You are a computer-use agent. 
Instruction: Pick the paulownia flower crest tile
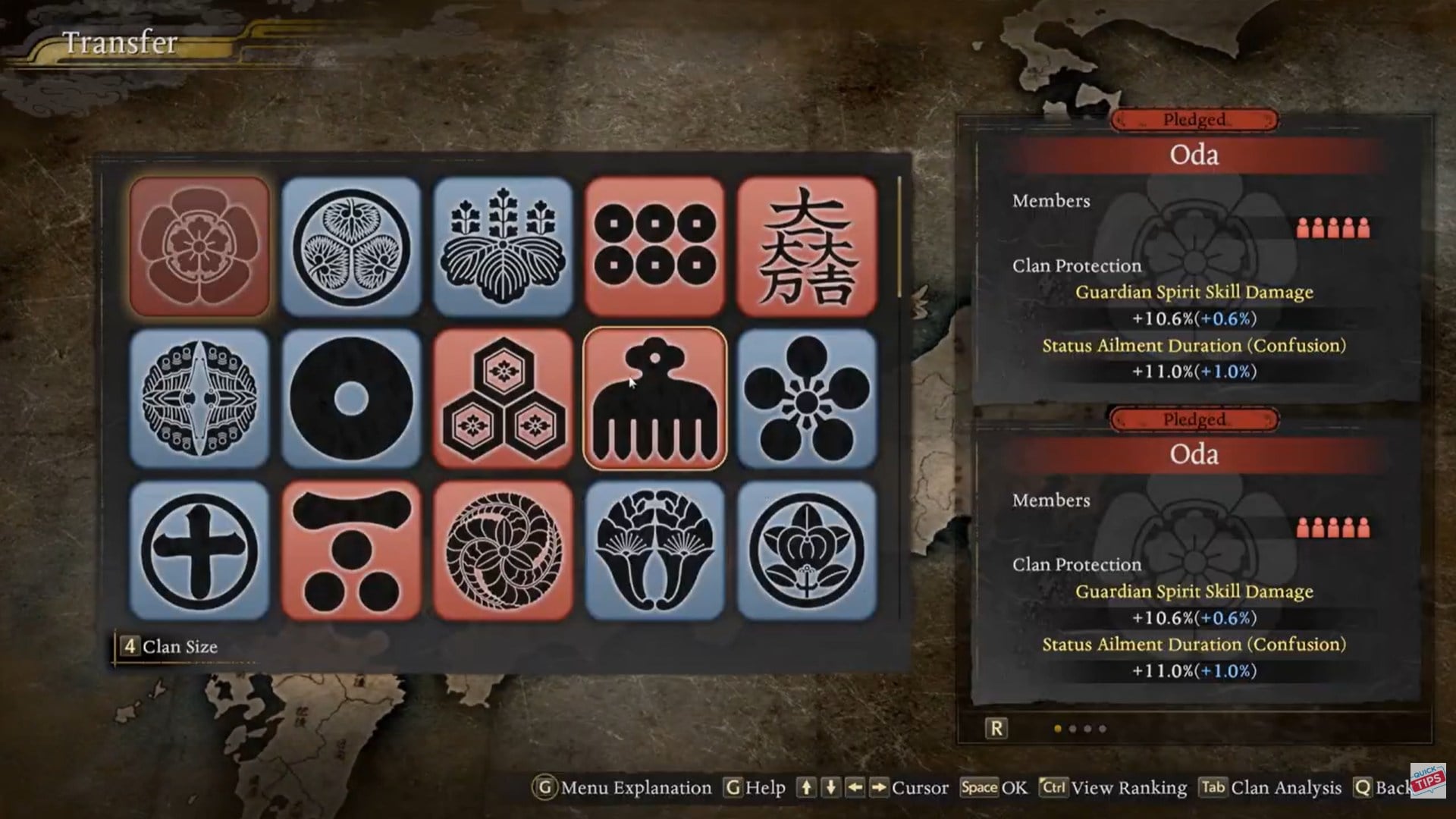503,246
